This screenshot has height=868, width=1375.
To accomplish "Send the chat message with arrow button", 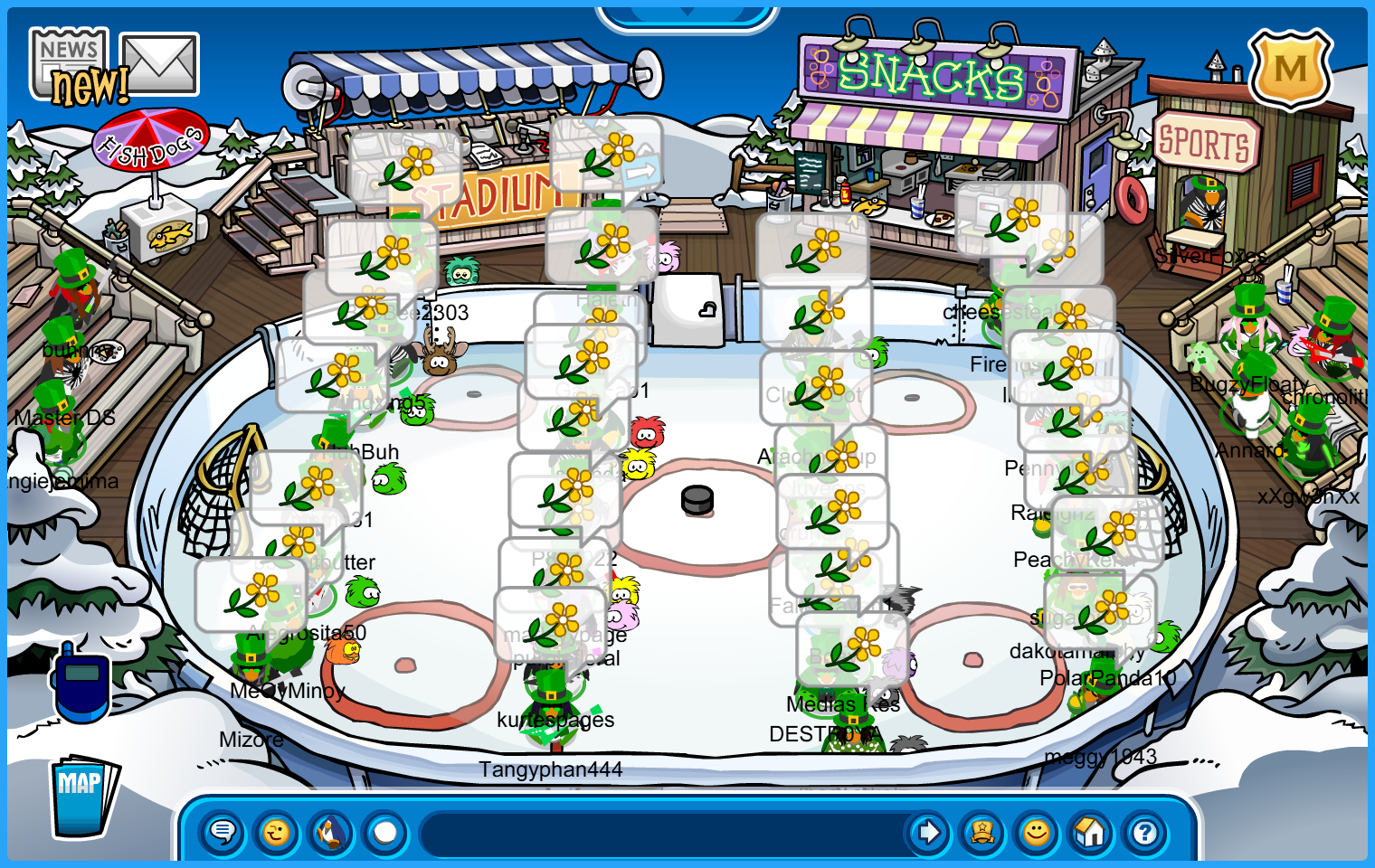I will (928, 832).
